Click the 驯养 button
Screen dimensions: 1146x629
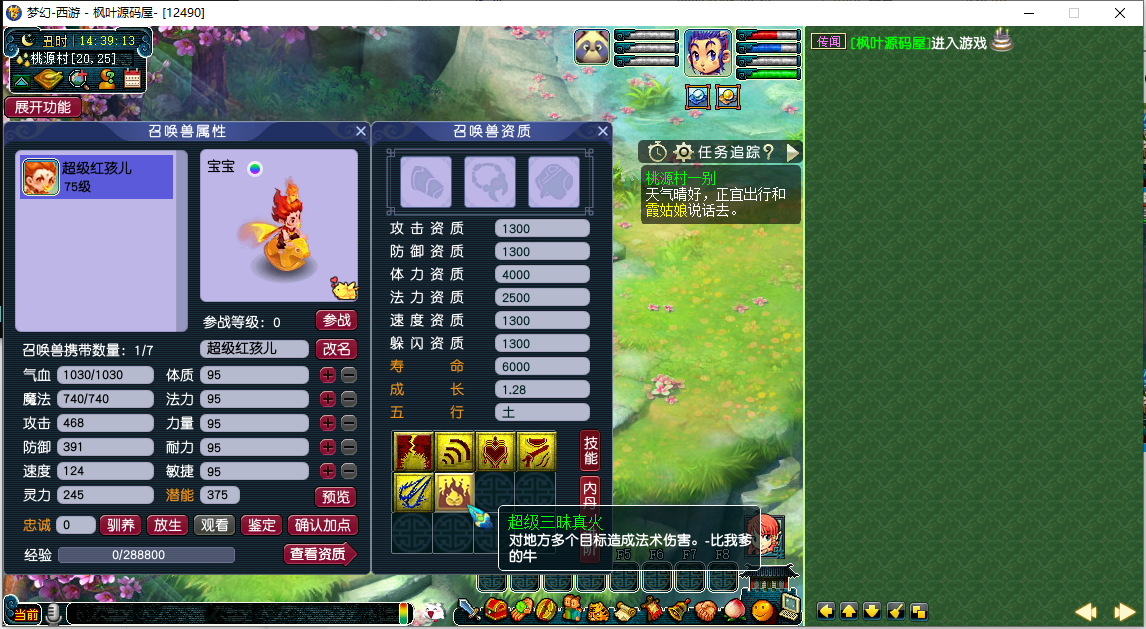coord(121,525)
